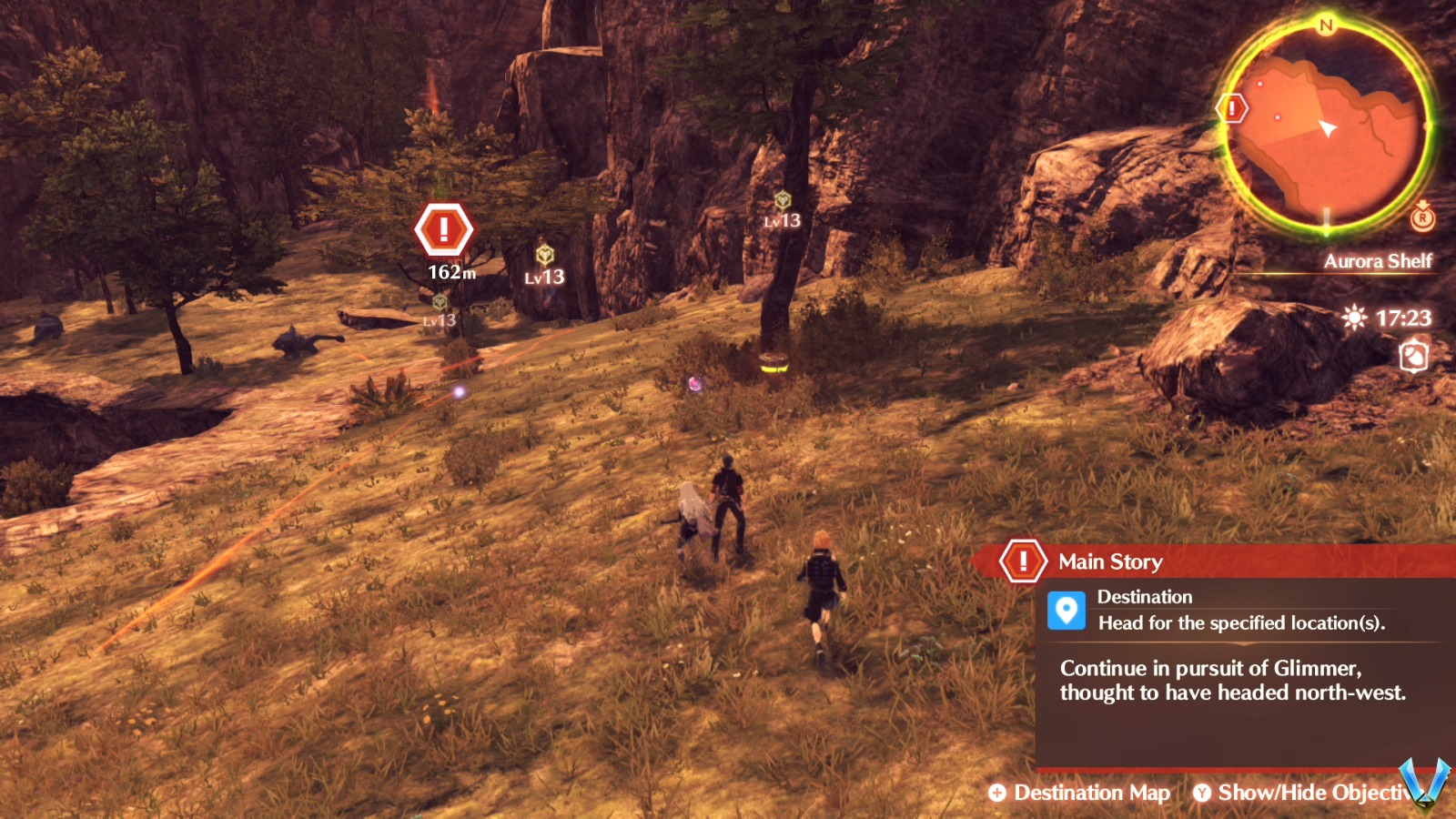Click the plus button before Destination Map
Image resolution: width=1456 pixels, height=819 pixels.
click(998, 793)
